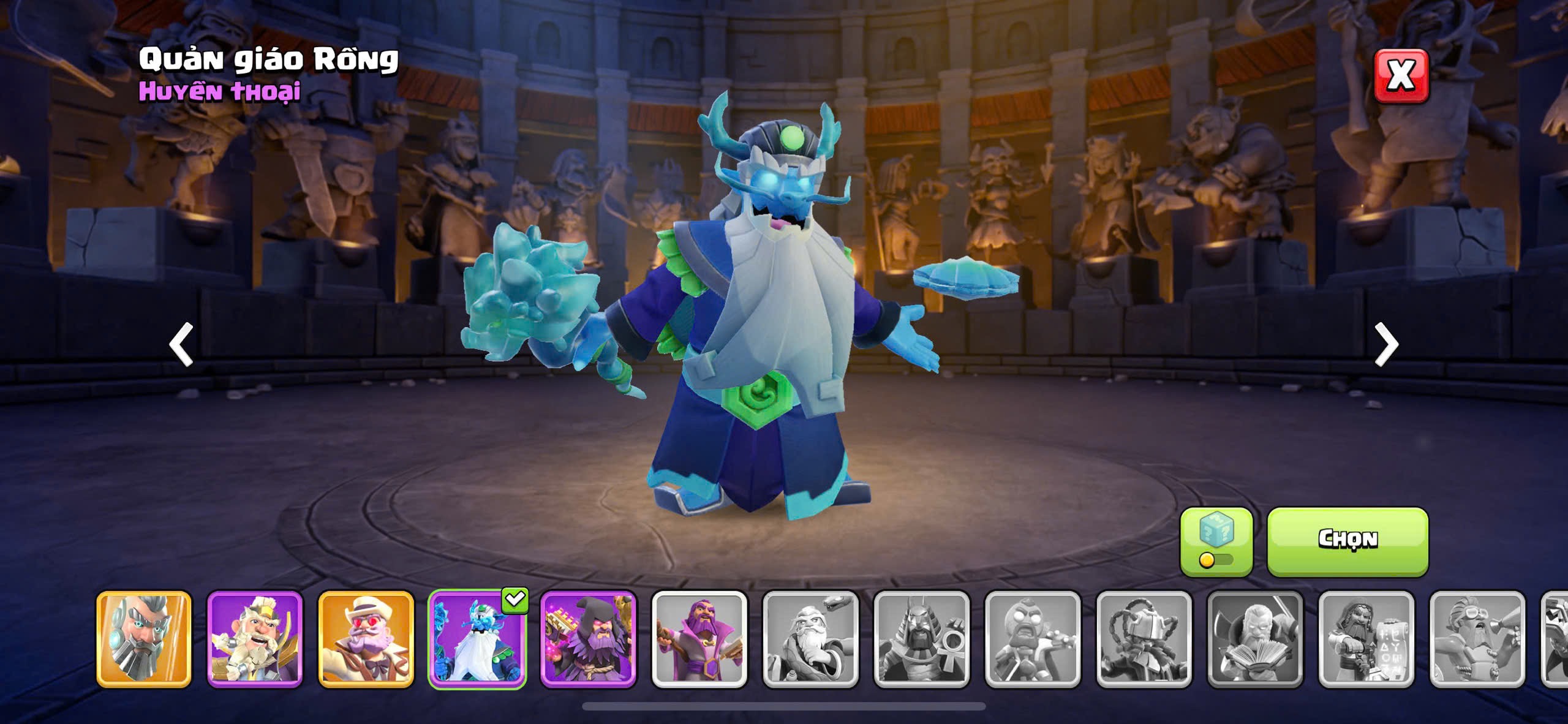This screenshot has height=724, width=1568.
Task: Show the next skin with right arrow
Action: pos(1386,345)
